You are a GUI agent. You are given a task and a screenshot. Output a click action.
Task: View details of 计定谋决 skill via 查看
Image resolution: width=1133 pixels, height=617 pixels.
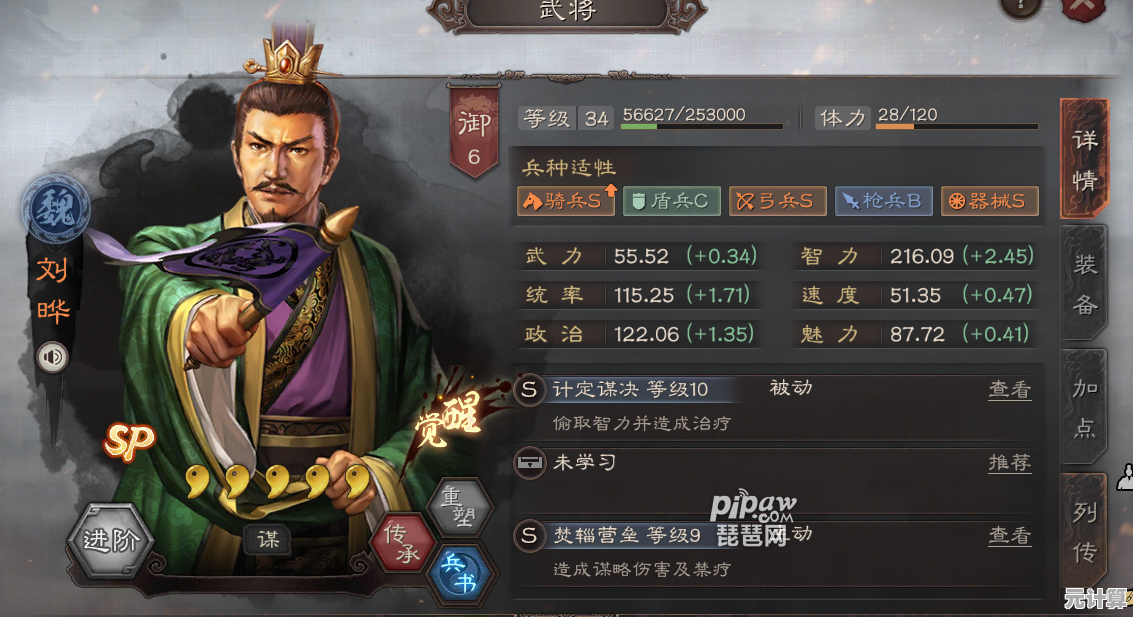[1009, 390]
